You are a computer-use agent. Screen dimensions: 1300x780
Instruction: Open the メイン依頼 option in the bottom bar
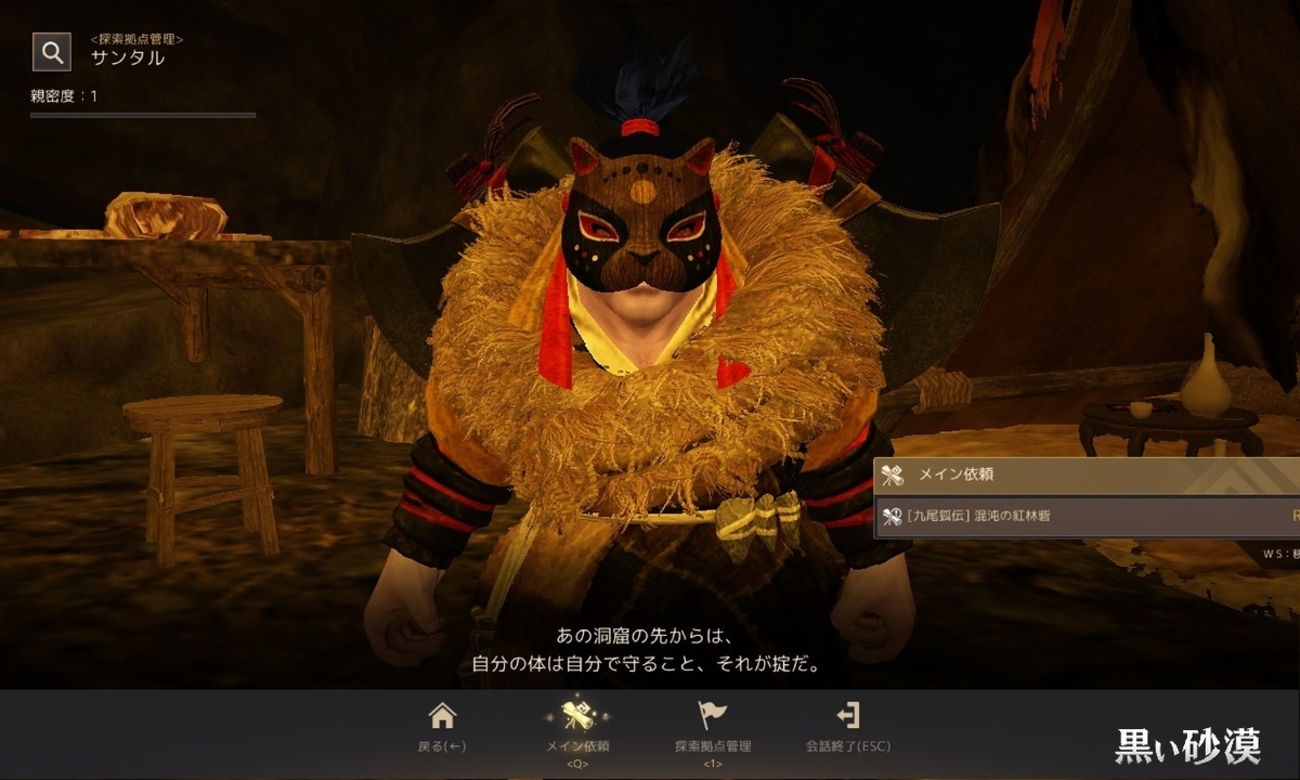point(577,726)
